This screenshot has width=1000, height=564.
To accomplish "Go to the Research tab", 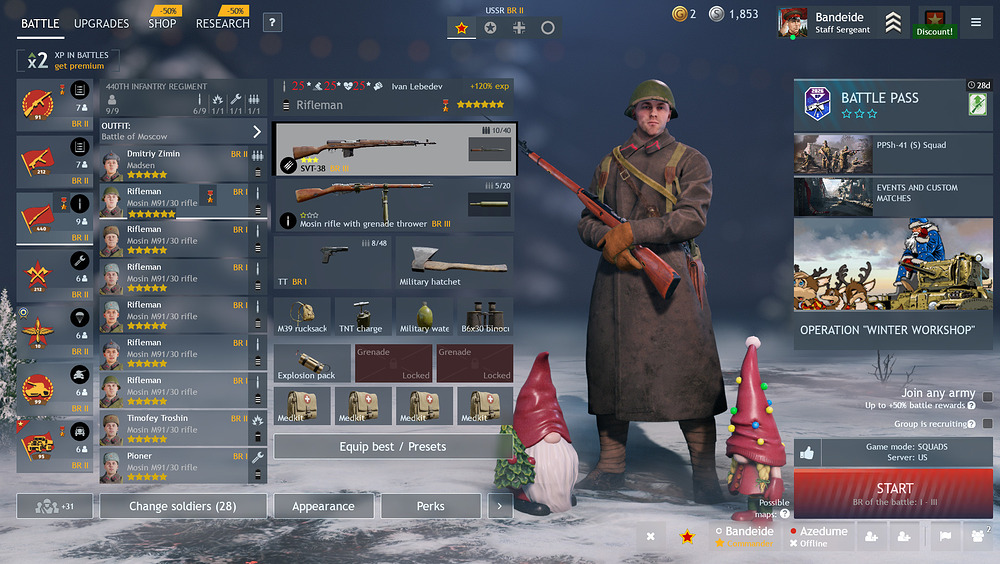I will [x=222, y=23].
